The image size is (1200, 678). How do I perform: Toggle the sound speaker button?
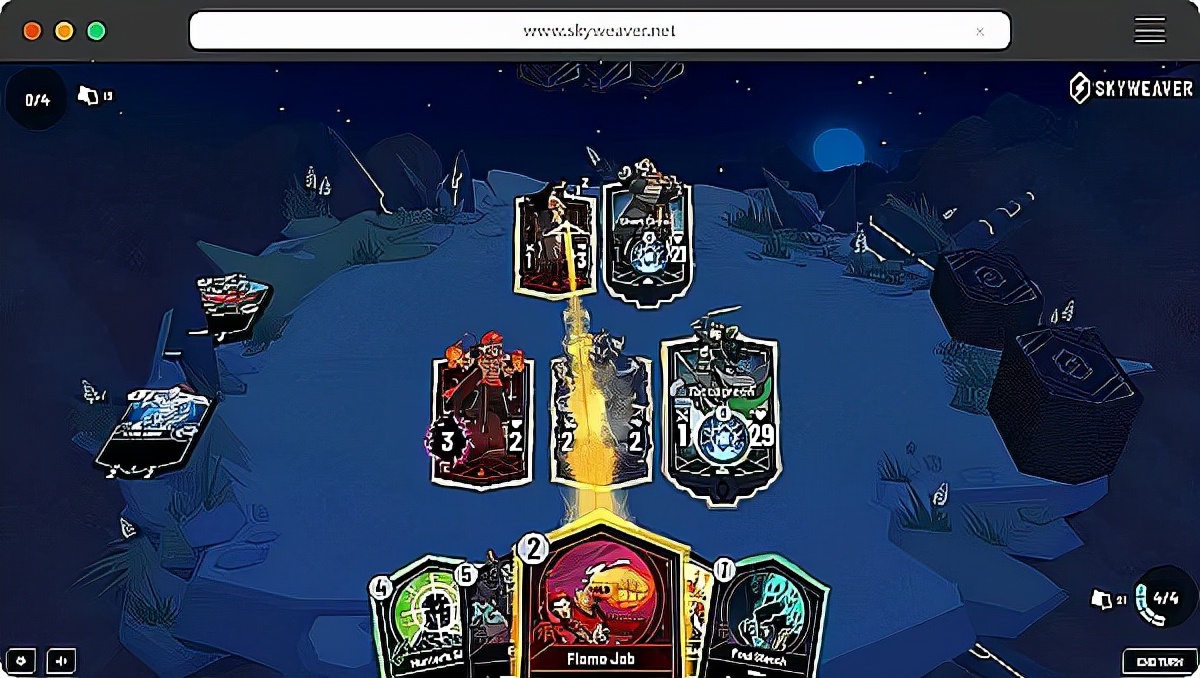tap(62, 661)
